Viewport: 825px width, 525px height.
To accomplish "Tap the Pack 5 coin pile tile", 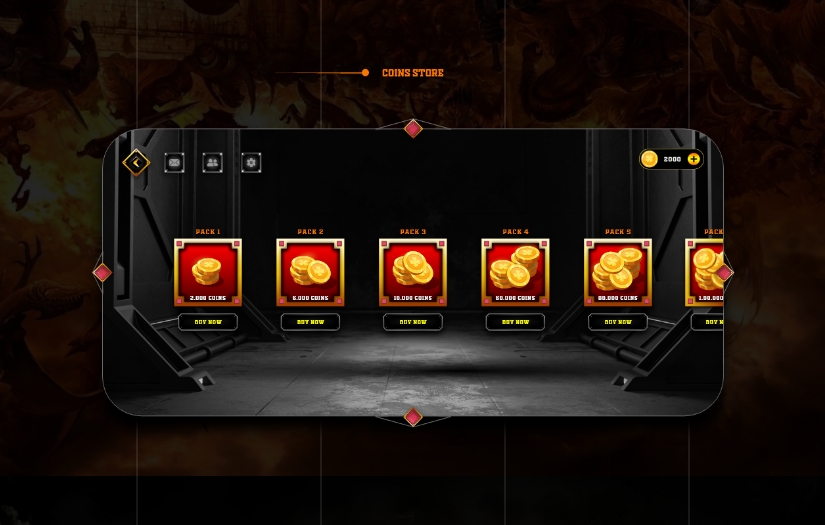I will 618,272.
